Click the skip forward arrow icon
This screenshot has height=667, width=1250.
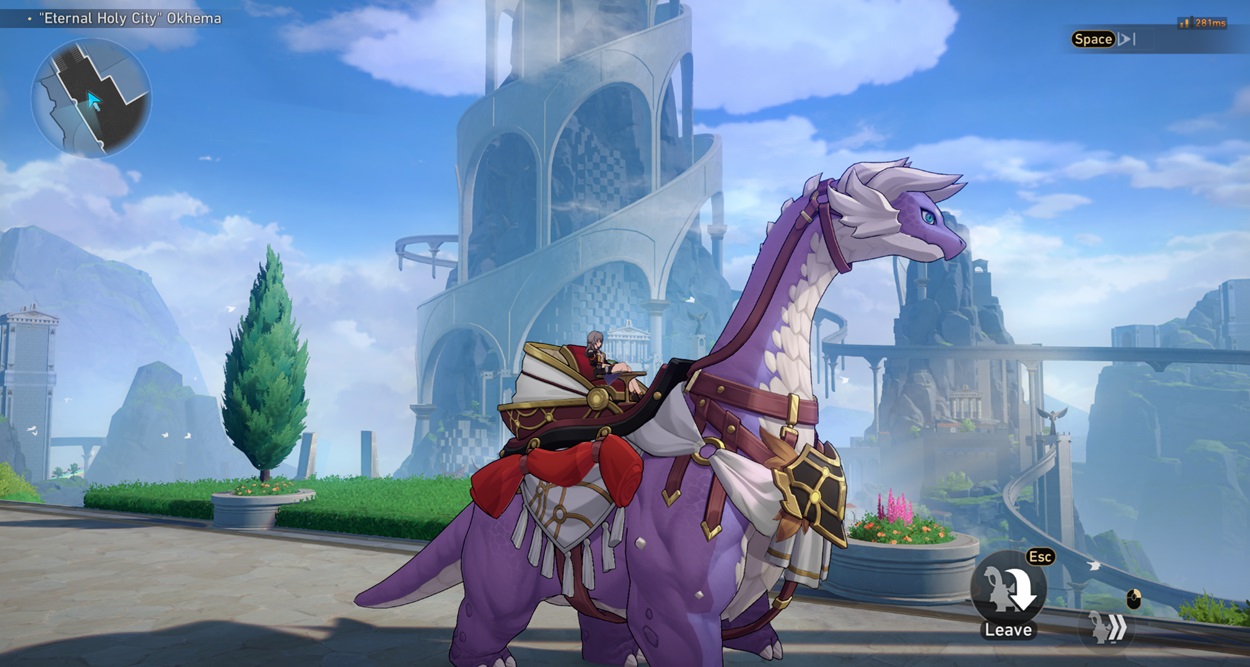tap(1127, 39)
